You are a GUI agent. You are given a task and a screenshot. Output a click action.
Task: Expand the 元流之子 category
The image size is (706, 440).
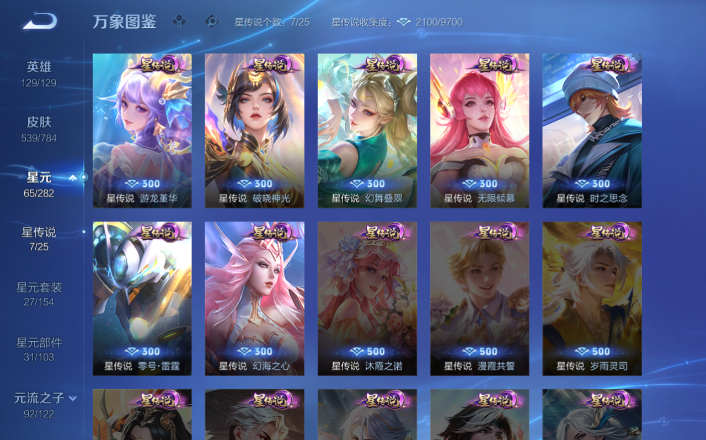(x=44, y=403)
